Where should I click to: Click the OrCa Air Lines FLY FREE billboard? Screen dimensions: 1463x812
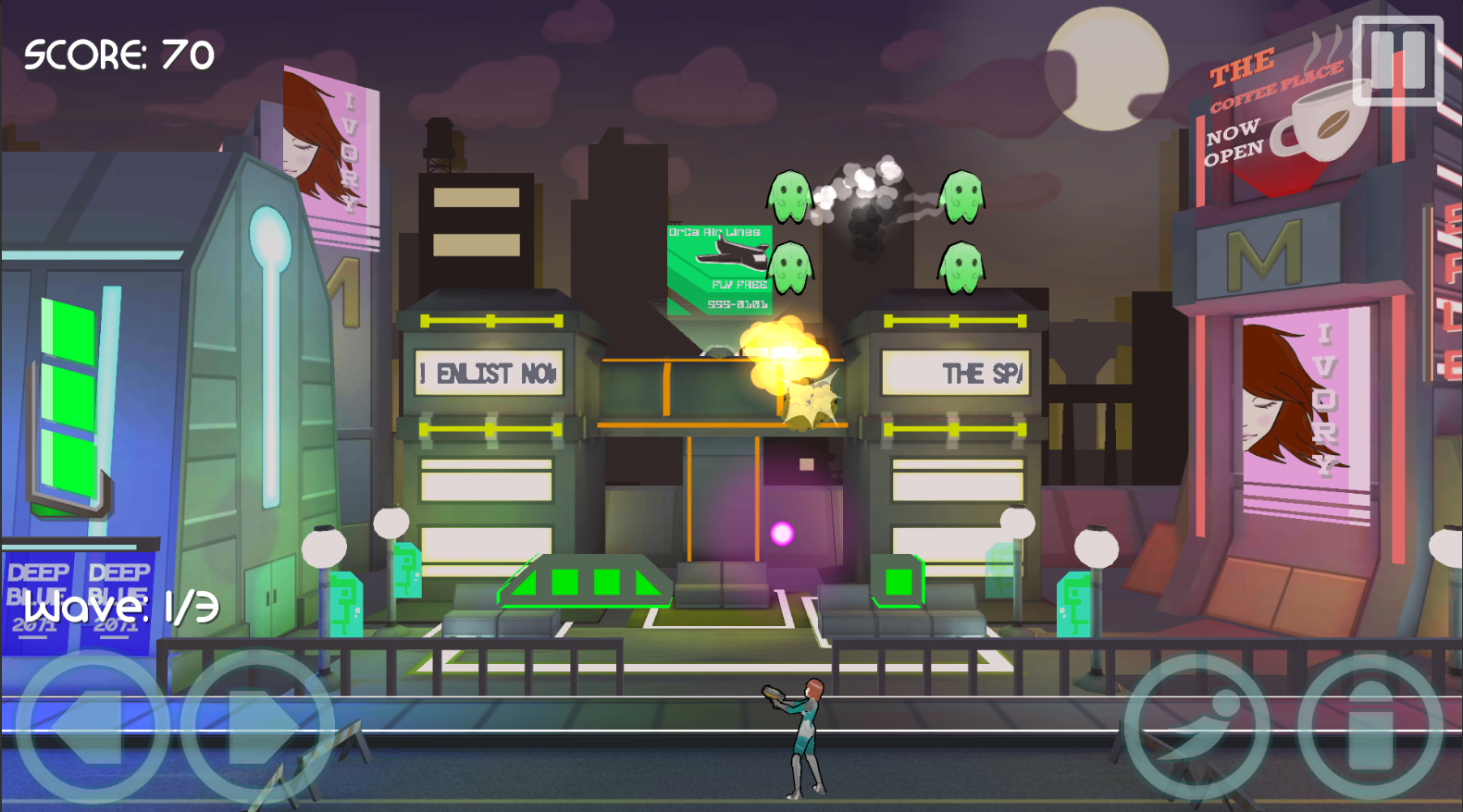tap(717, 268)
